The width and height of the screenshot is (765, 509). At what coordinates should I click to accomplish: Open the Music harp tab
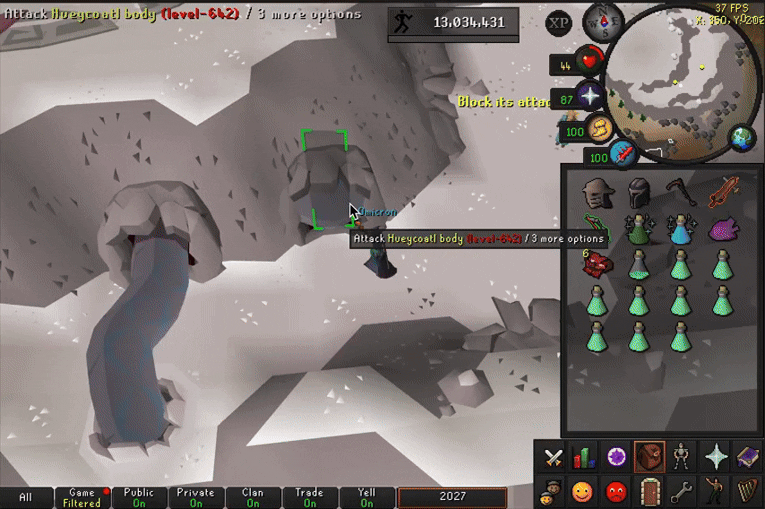point(746,491)
